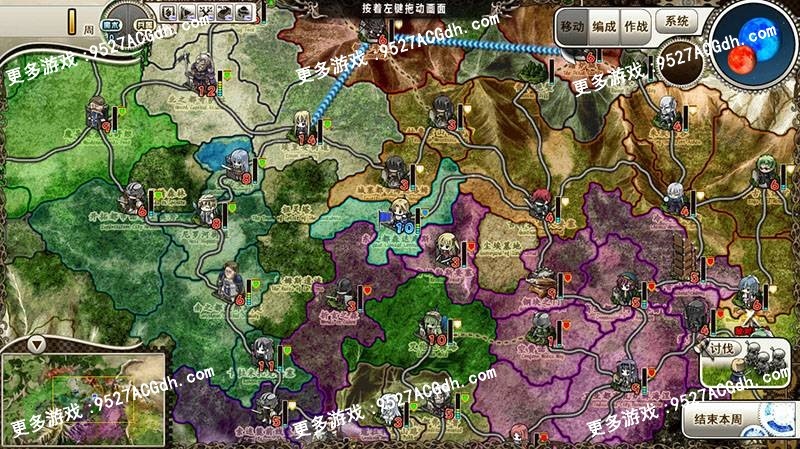Collapse the minimap with its arrow toggle
The width and height of the screenshot is (800, 449).
37,344
